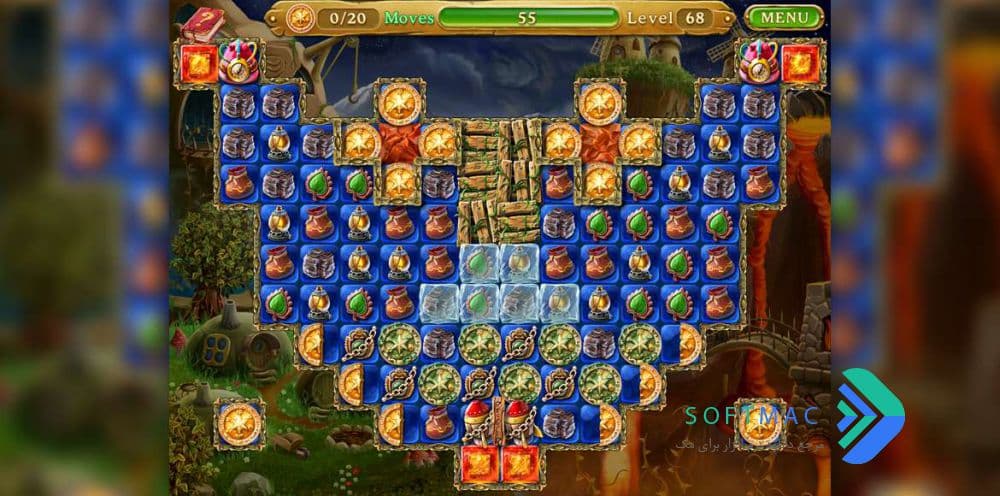Select the fire tile in the top-left corner
Image resolution: width=1000 pixels, height=496 pixels.
pyautogui.click(x=197, y=63)
